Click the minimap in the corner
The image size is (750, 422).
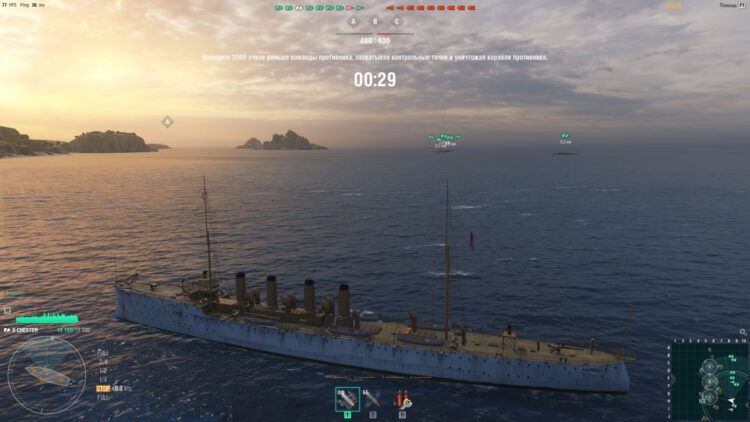(x=709, y=380)
